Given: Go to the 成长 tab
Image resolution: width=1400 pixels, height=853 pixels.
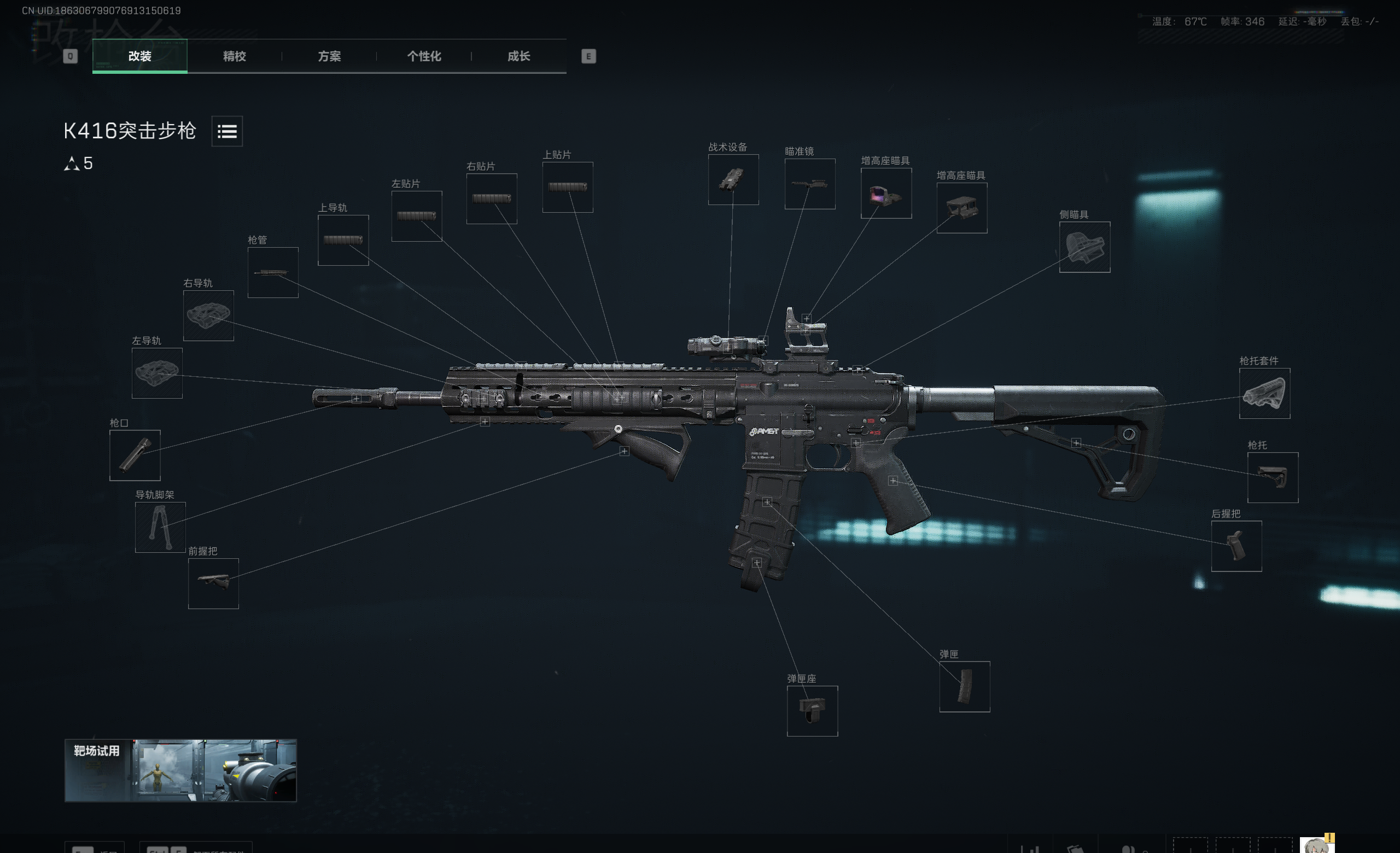Looking at the screenshot, I should point(518,56).
